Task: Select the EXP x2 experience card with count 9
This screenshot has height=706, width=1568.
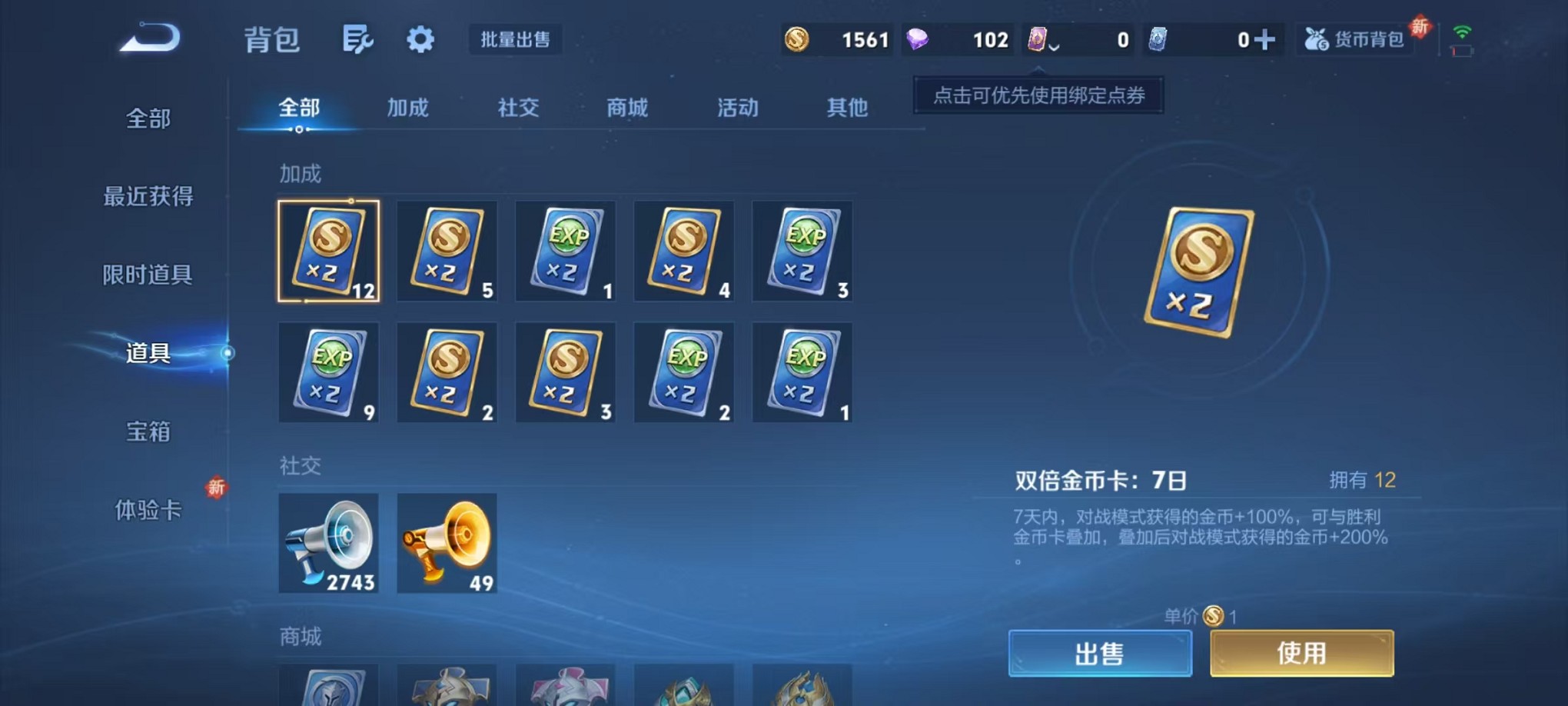Action: coord(329,372)
